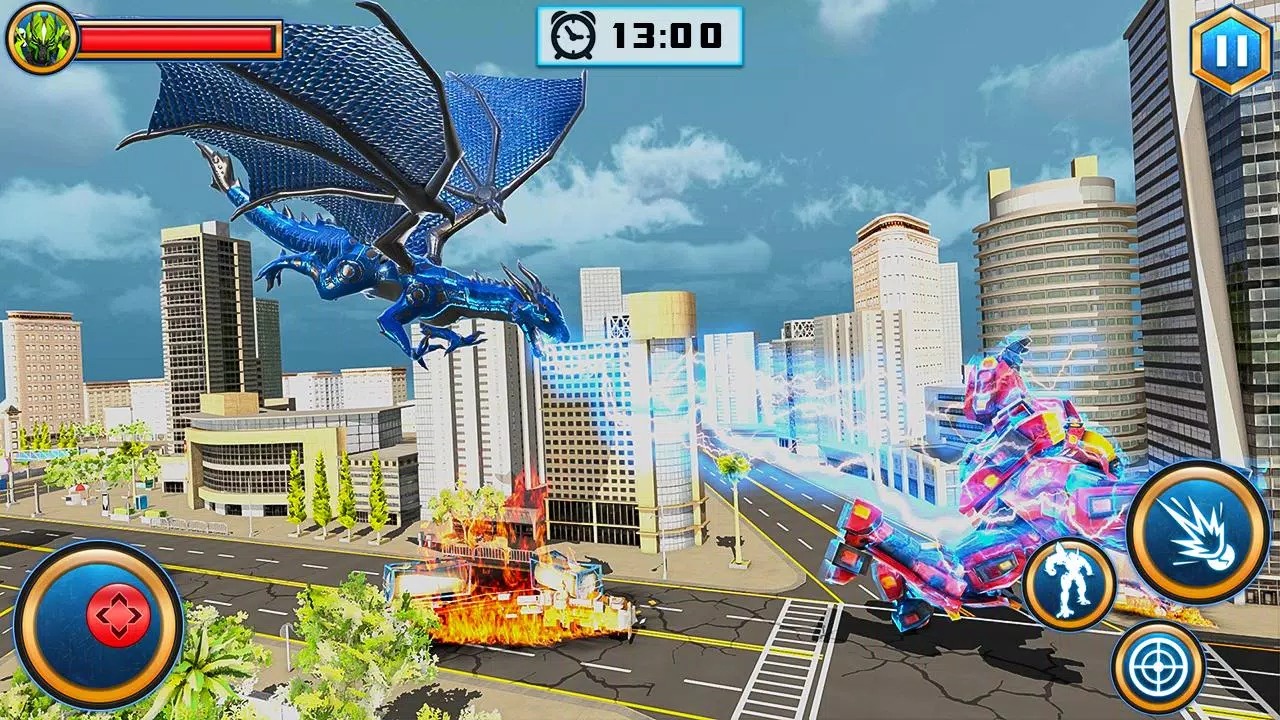This screenshot has height=720, width=1280.
Task: Activate the explosion attack button
Action: point(1197,533)
